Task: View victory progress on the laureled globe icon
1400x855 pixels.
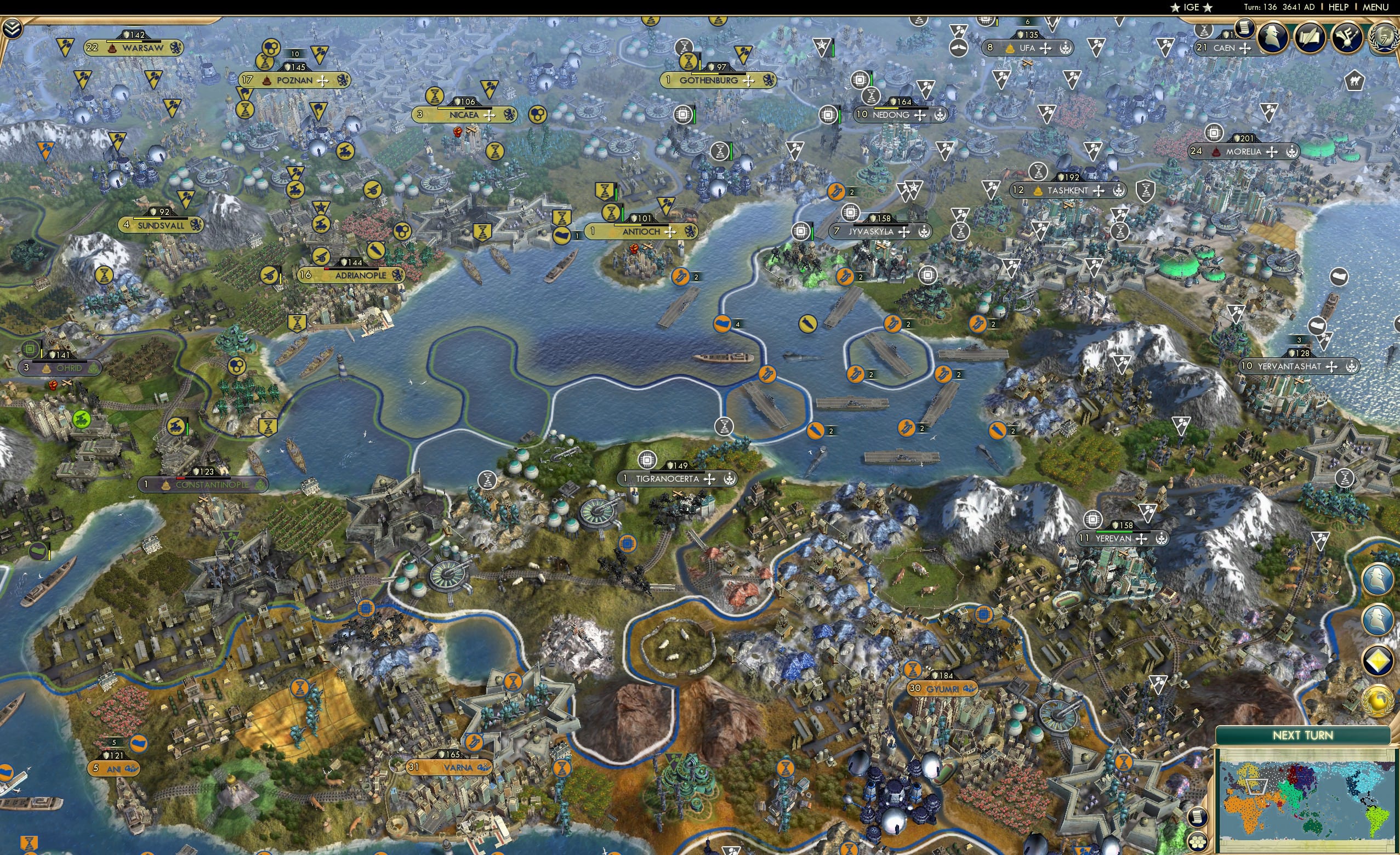Action: [x=1384, y=37]
